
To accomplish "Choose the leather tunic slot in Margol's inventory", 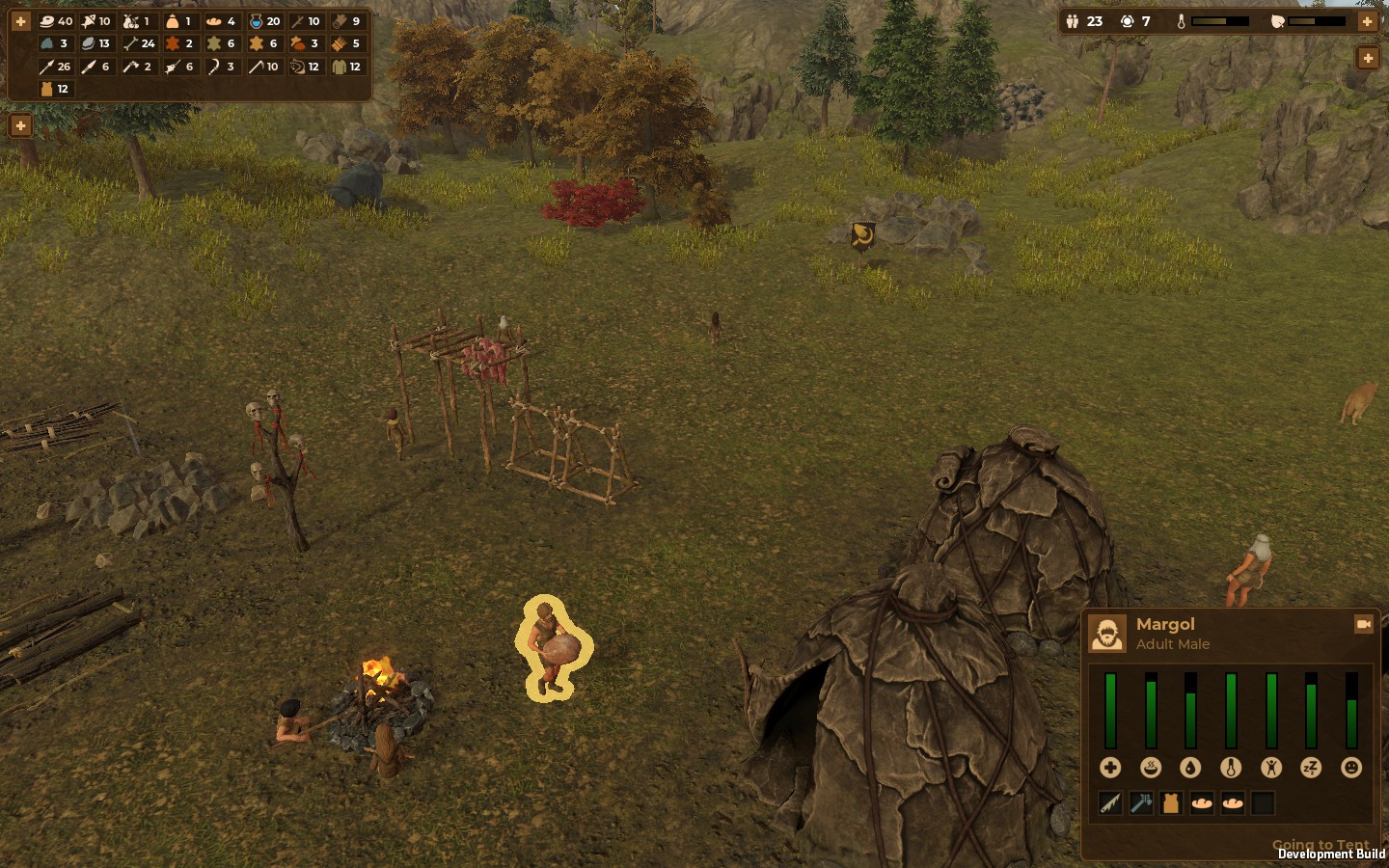I will (x=1171, y=803).
